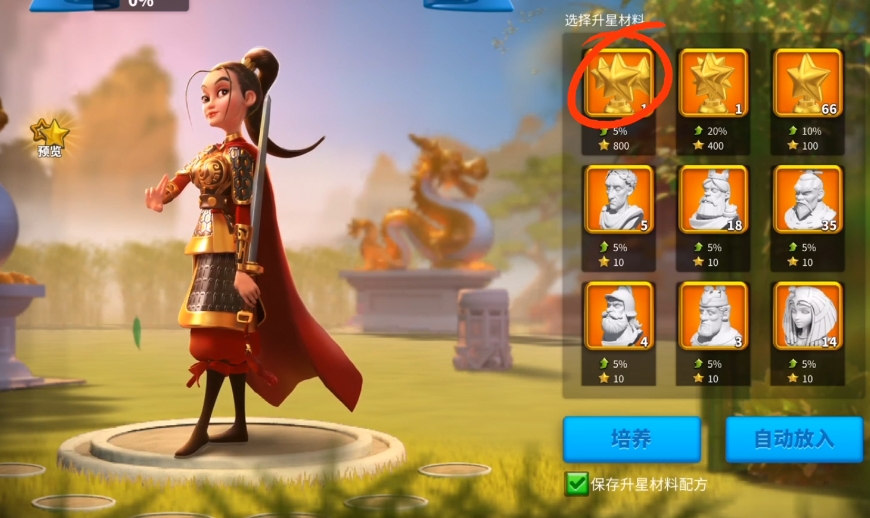This screenshot has width=870, height=518.
Task: Click the blue 培养 button
Action: 631,439
